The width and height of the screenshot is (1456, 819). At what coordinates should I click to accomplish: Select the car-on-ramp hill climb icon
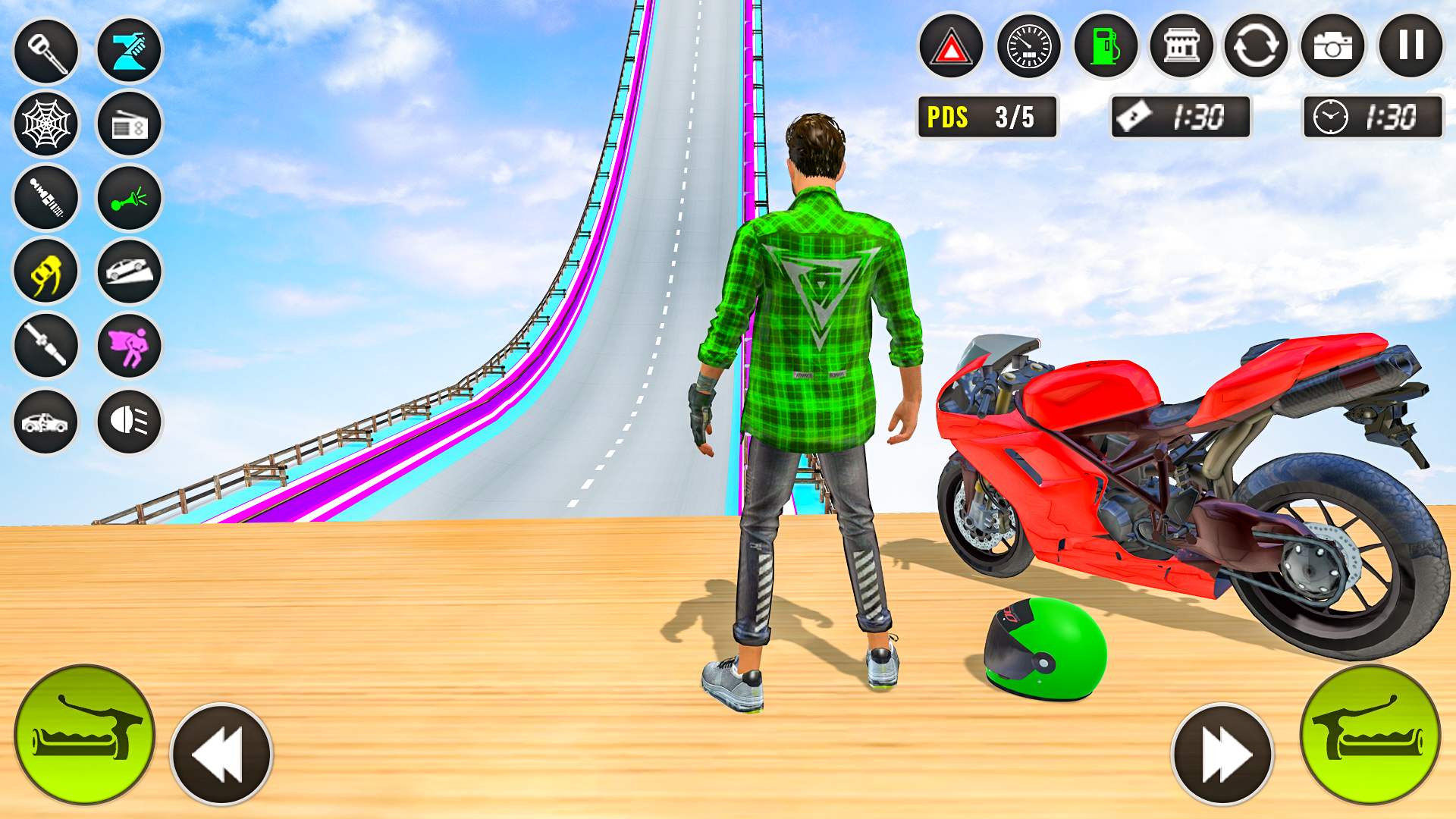127,271
